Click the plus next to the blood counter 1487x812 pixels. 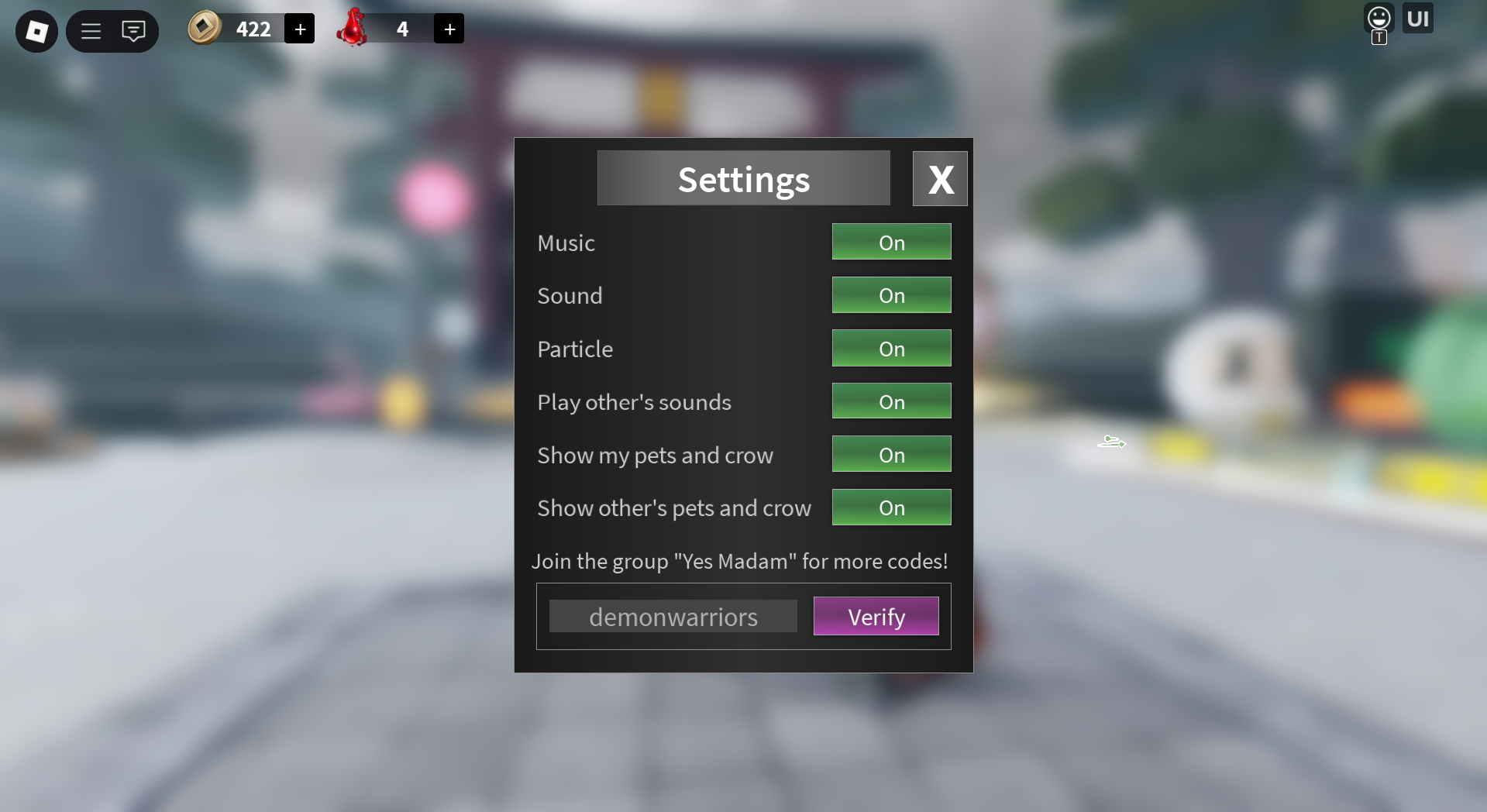coord(449,28)
